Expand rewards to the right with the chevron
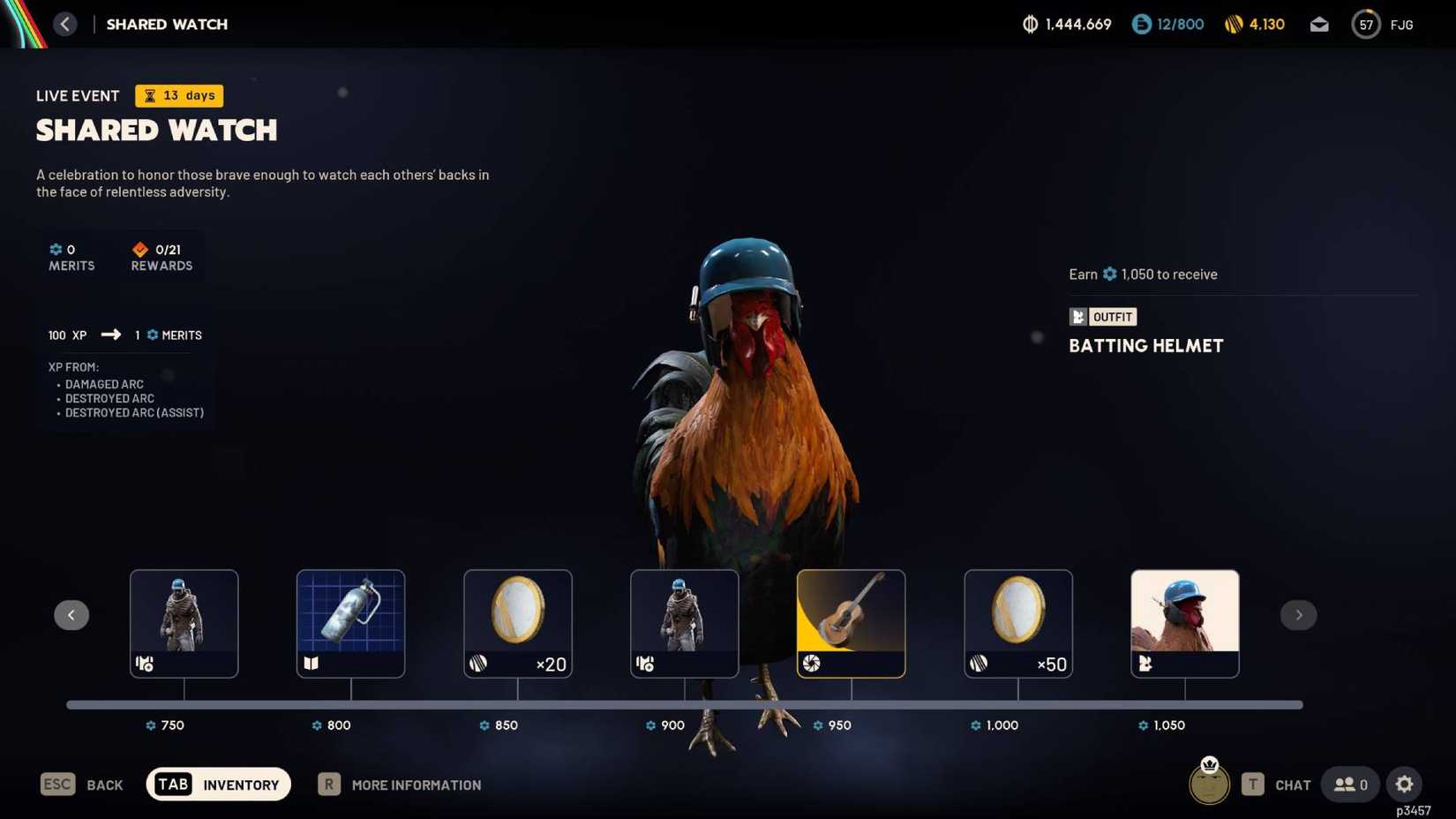This screenshot has width=1456, height=819. (1298, 614)
